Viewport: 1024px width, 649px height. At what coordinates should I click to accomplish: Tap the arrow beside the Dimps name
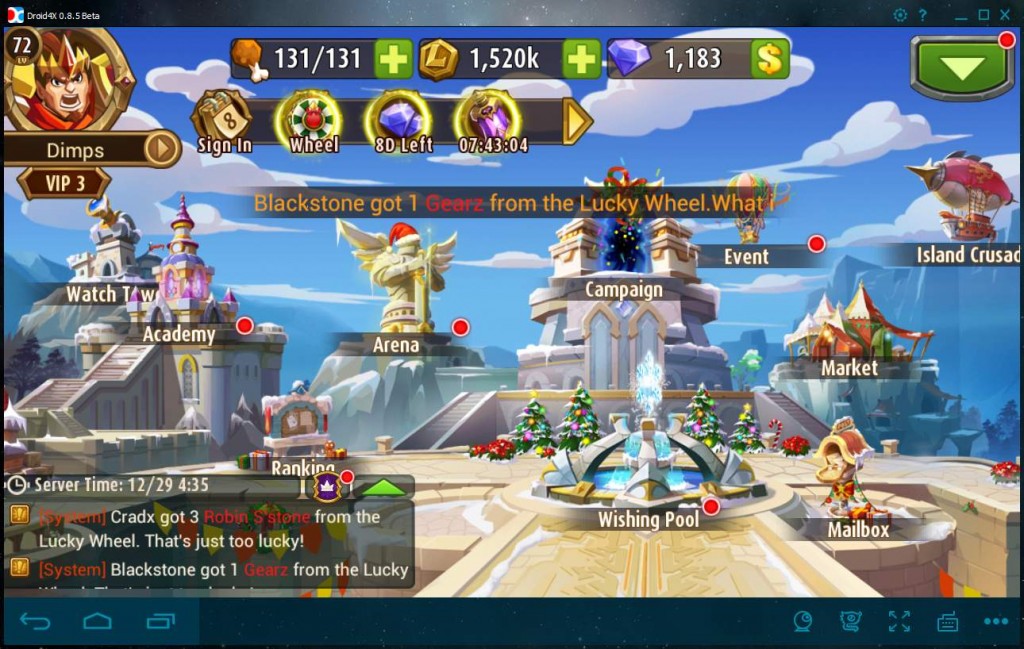point(162,150)
